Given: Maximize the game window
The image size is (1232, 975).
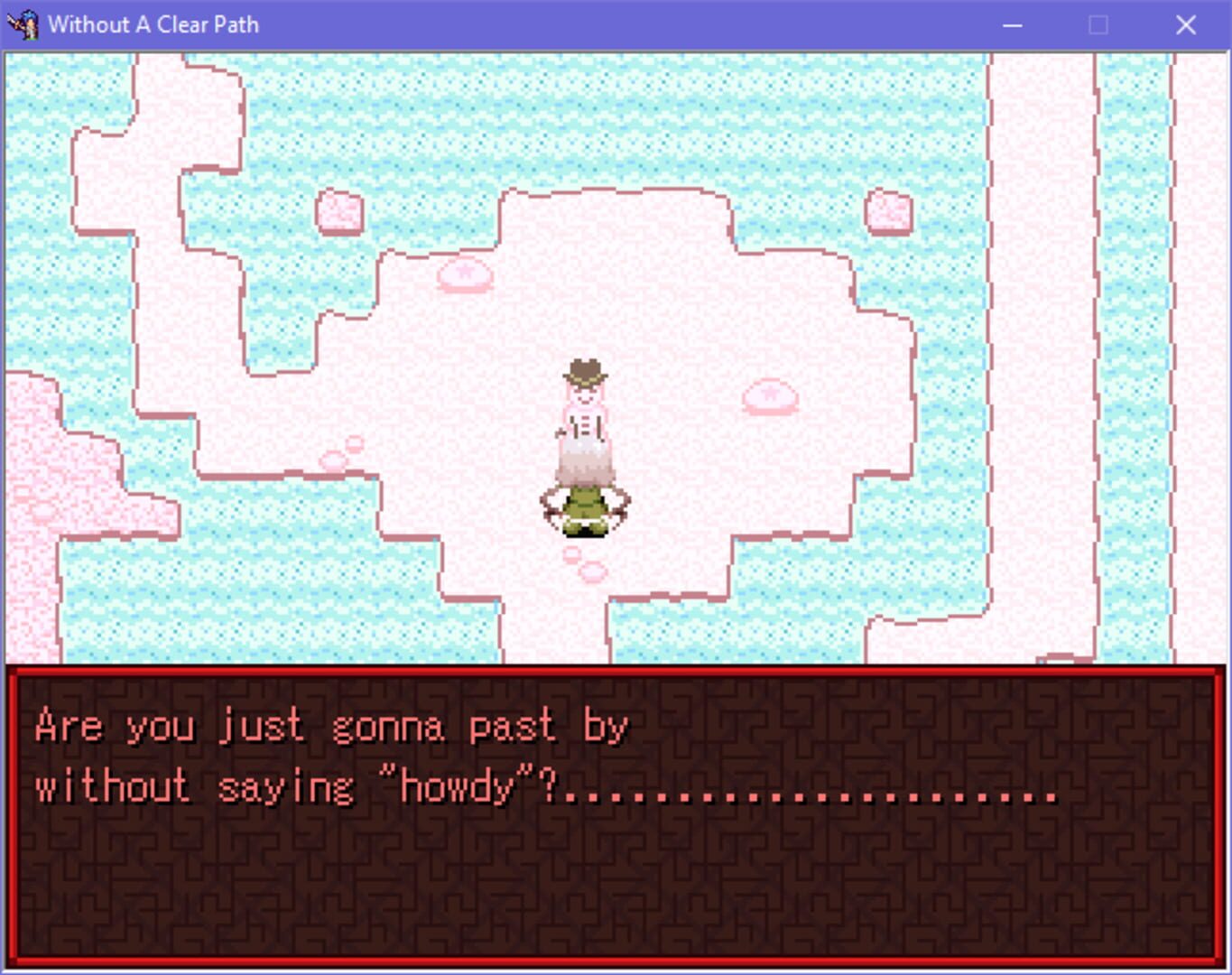Looking at the screenshot, I should (x=1098, y=24).
